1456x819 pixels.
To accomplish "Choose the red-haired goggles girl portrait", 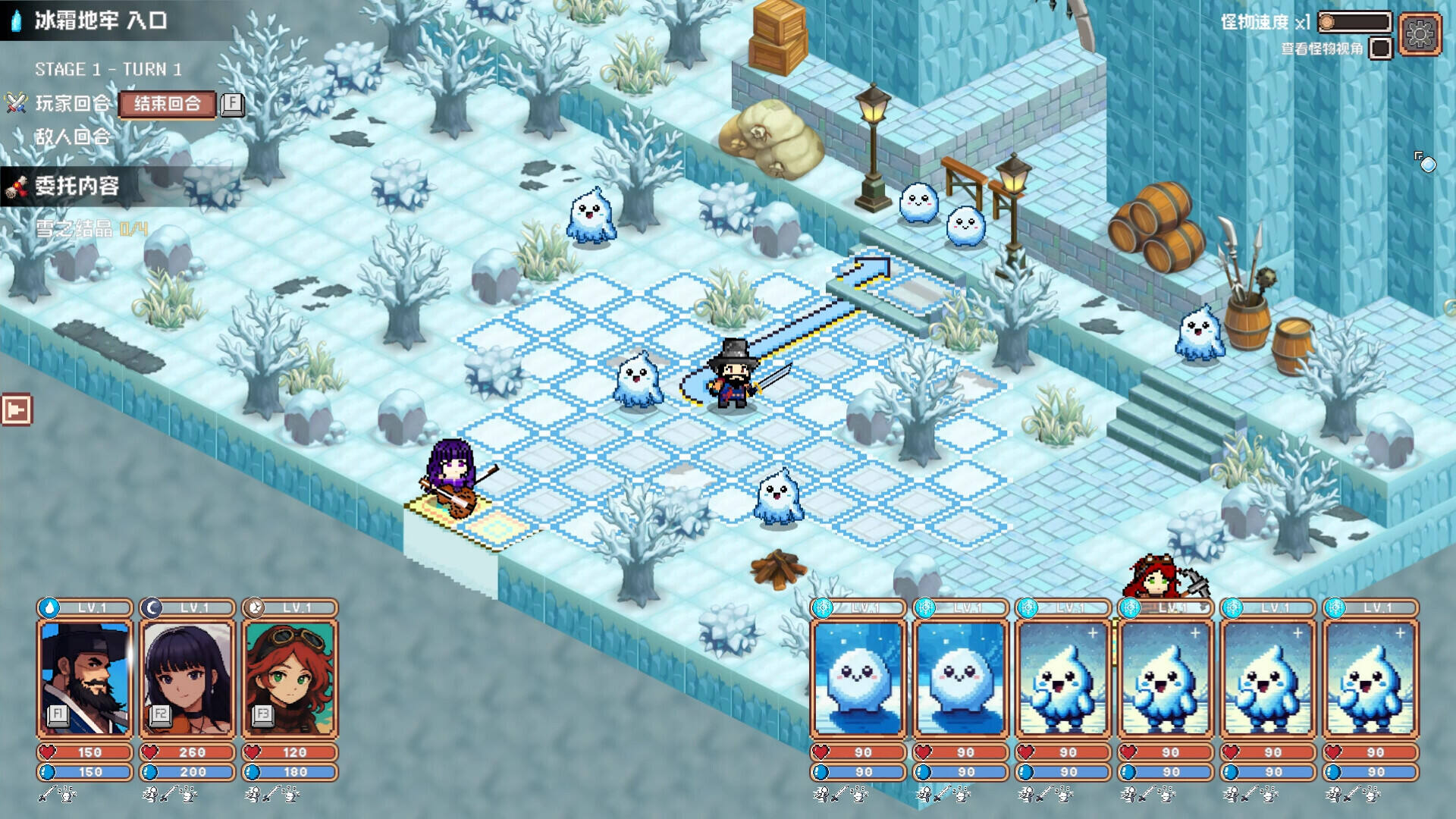I will pyautogui.click(x=290, y=679).
